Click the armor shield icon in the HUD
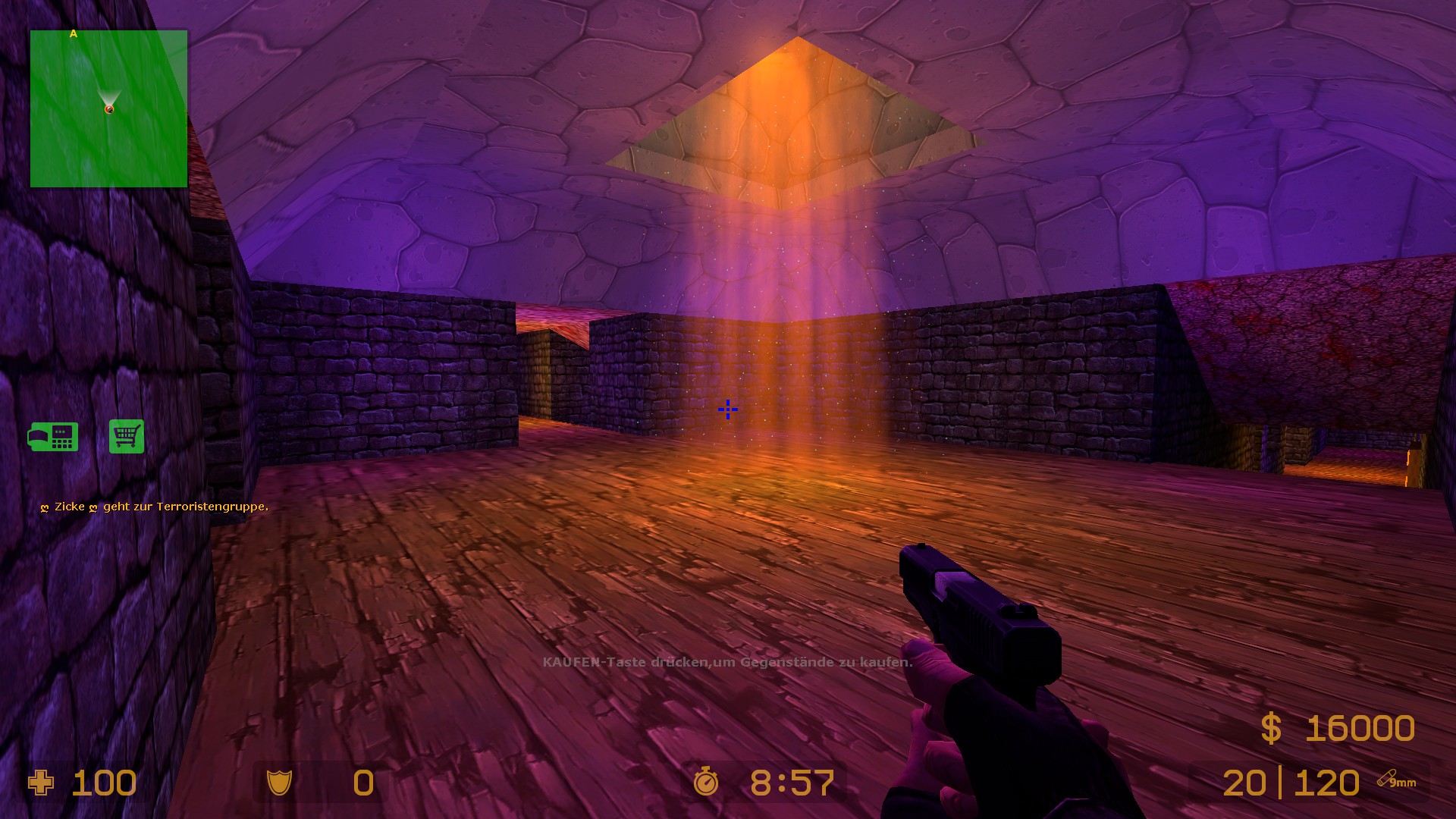This screenshot has height=819, width=1456. 281,783
